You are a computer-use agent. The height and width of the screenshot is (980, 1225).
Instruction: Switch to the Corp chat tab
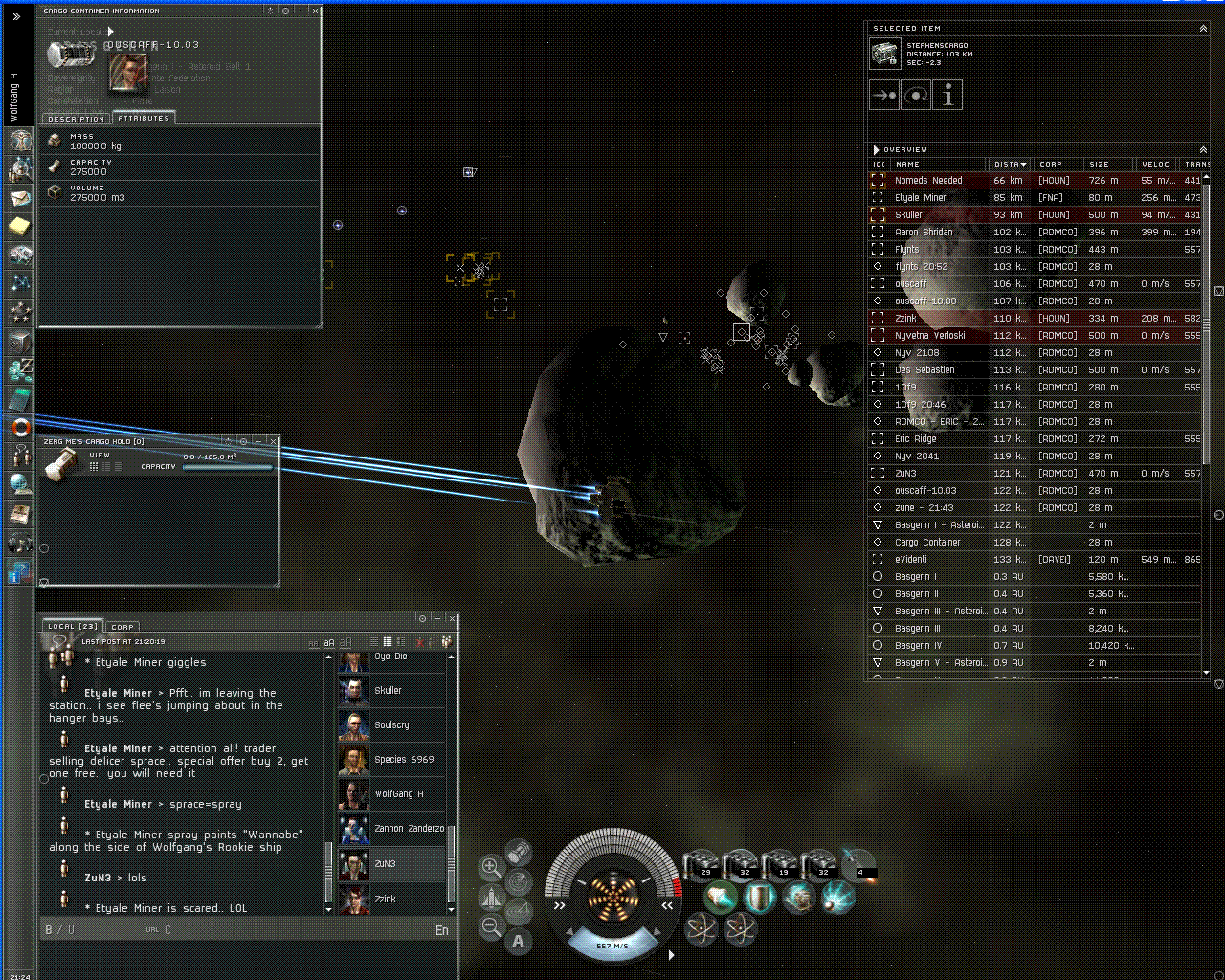pos(122,627)
